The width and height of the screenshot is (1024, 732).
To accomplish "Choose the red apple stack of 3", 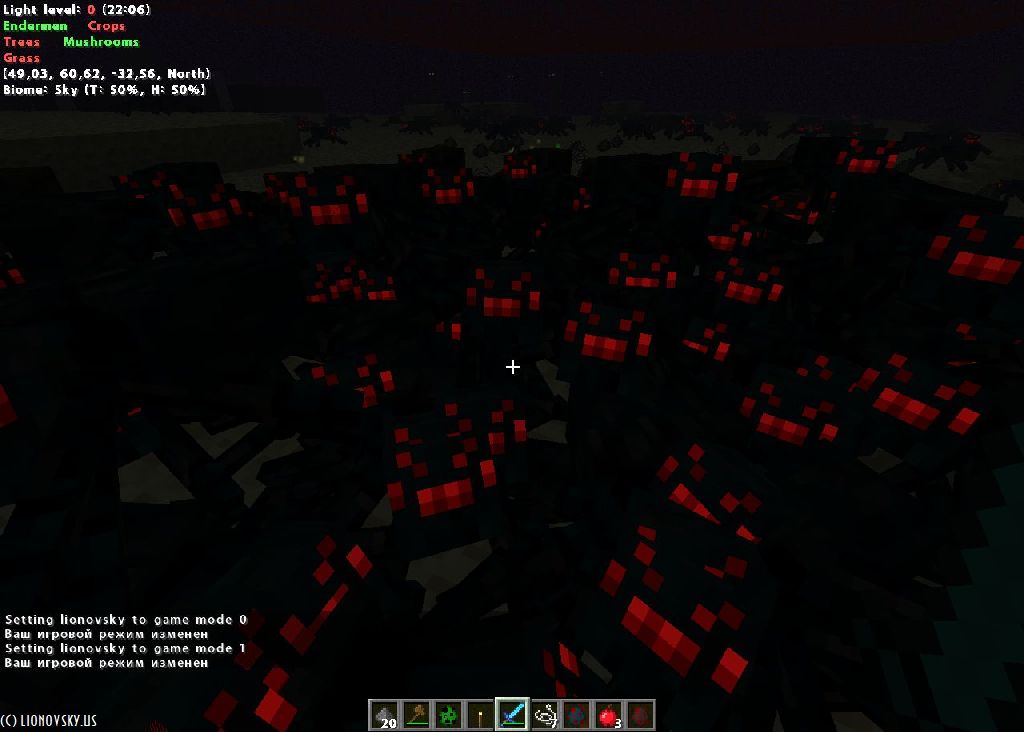I will coord(608,715).
